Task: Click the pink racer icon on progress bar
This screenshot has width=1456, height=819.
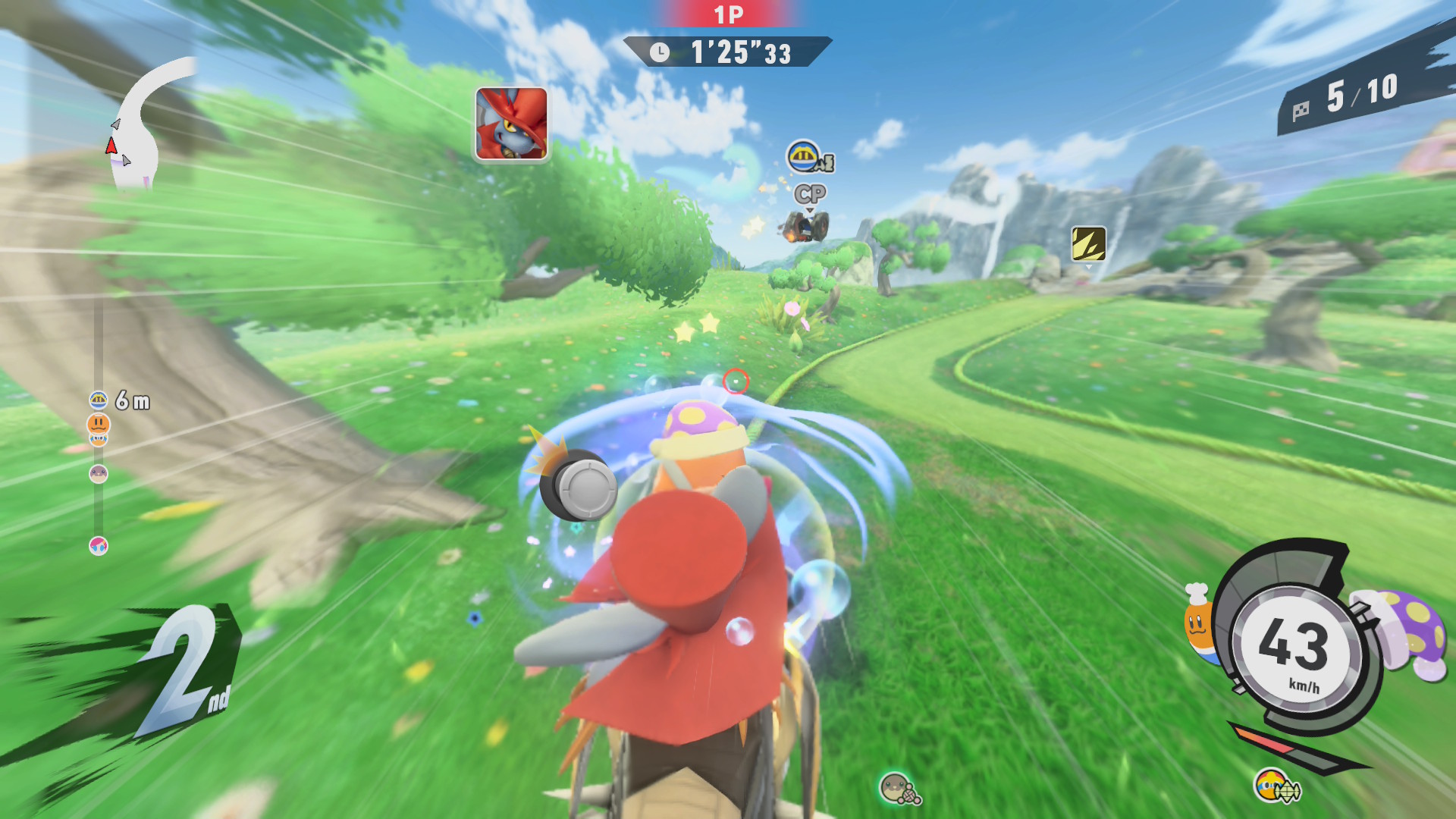Action: (99, 546)
